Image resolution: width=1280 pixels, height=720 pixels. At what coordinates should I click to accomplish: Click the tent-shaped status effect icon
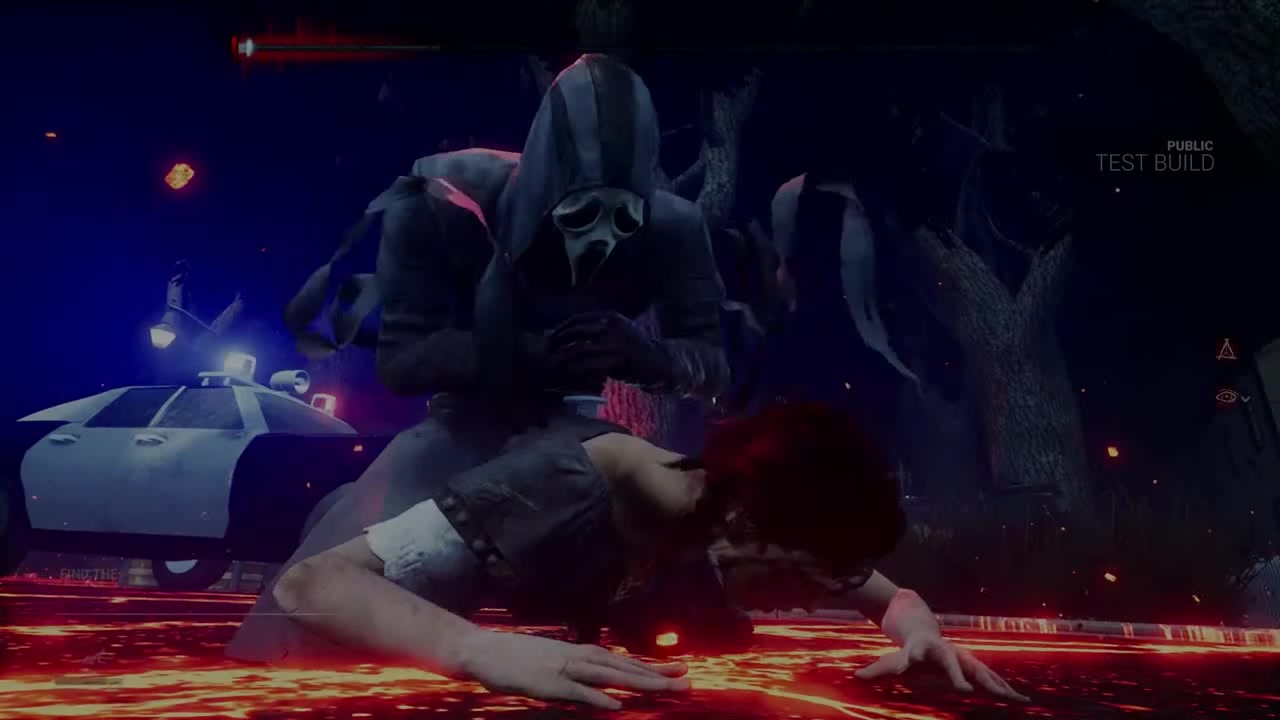[x=1226, y=348]
